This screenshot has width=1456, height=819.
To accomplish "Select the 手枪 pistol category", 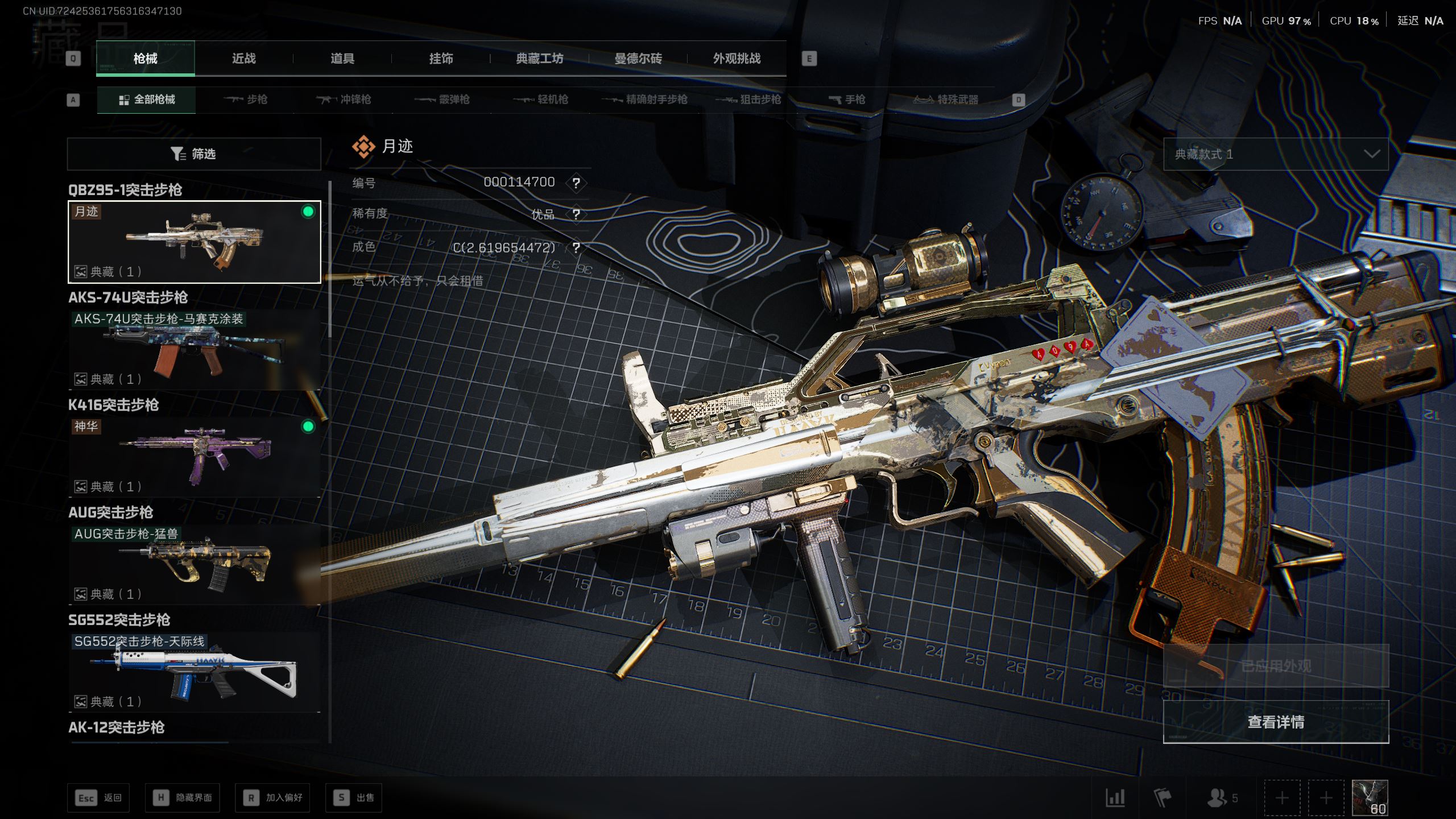I will (847, 100).
